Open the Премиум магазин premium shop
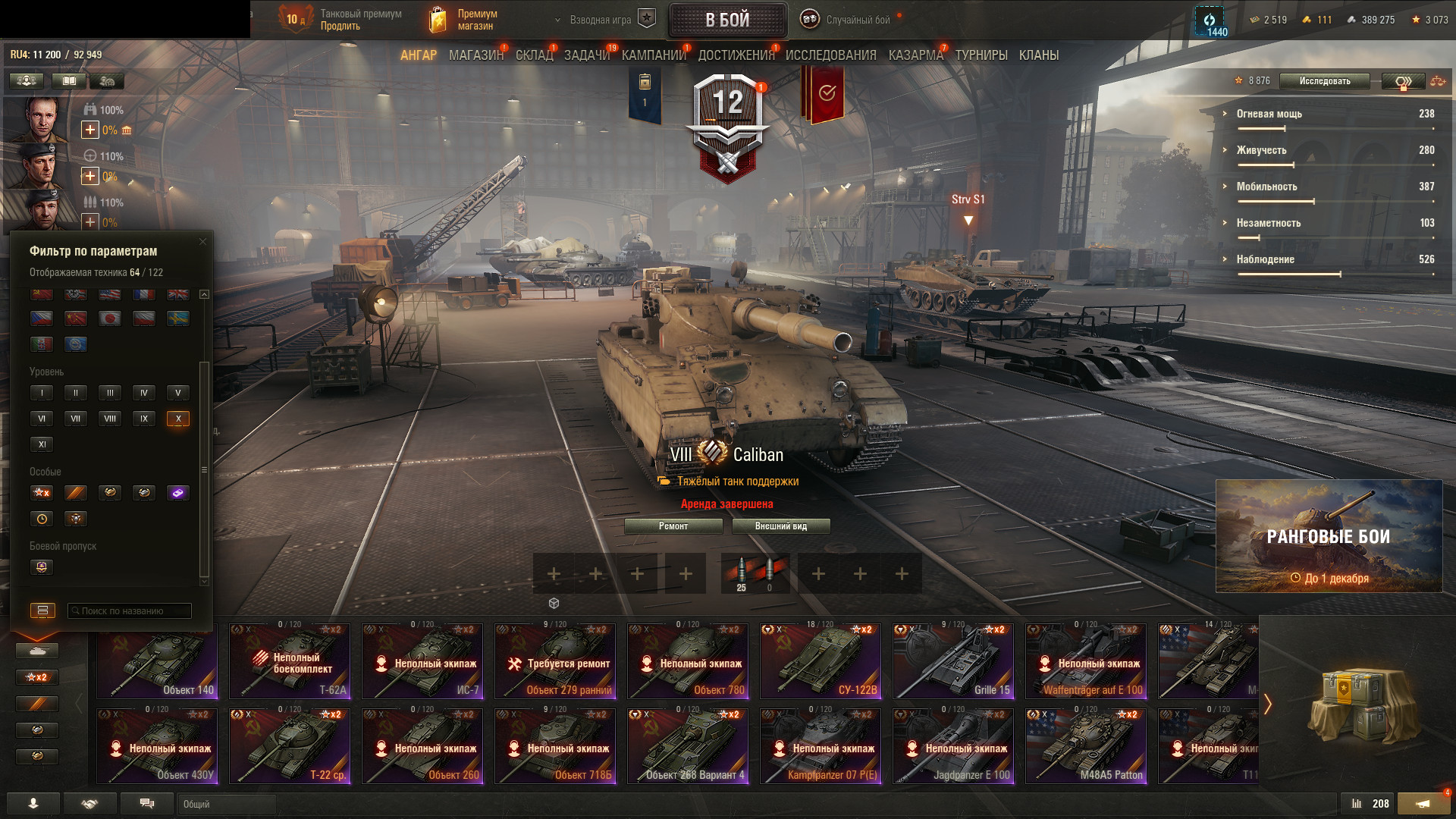 click(x=464, y=20)
